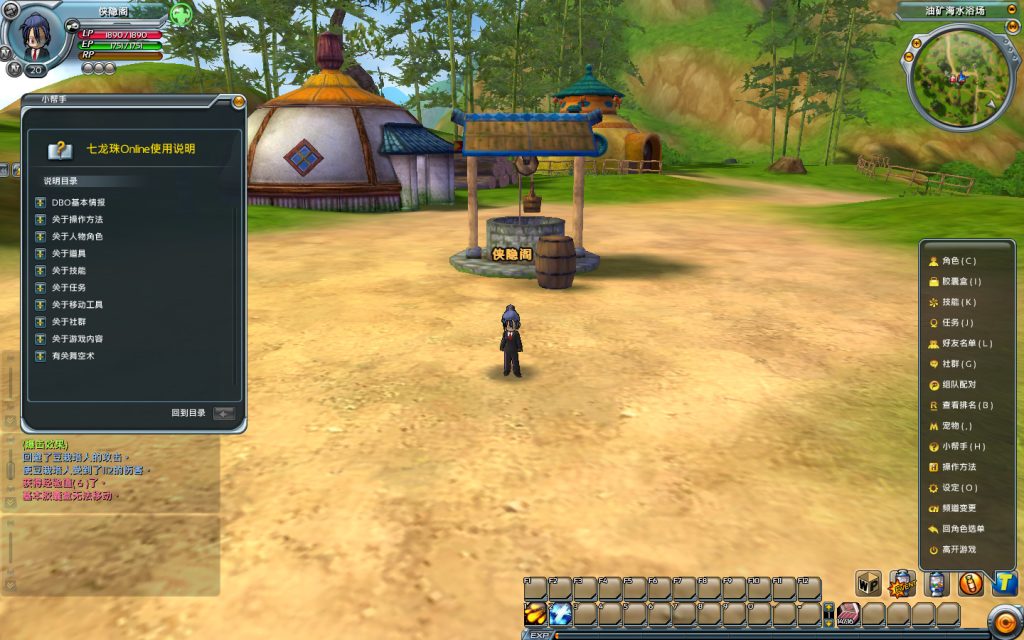Choose 回角色选单 to return to character select
Screen dimensions: 1024x640
click(962, 529)
